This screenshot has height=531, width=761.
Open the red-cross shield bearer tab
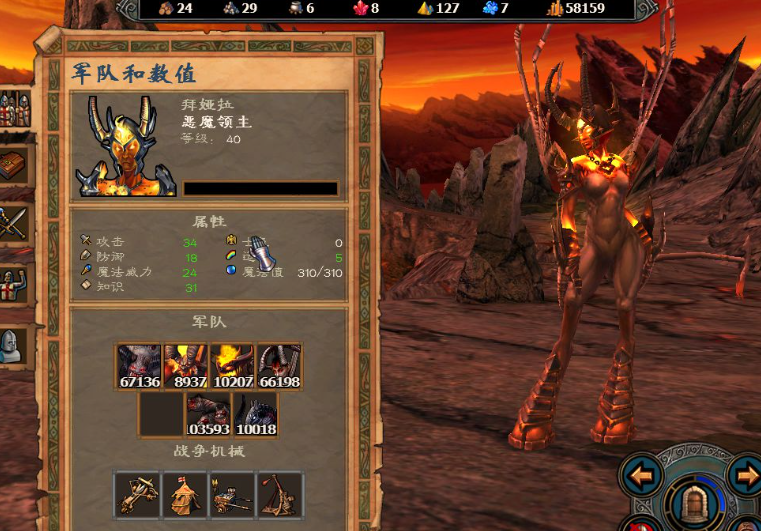13,284
